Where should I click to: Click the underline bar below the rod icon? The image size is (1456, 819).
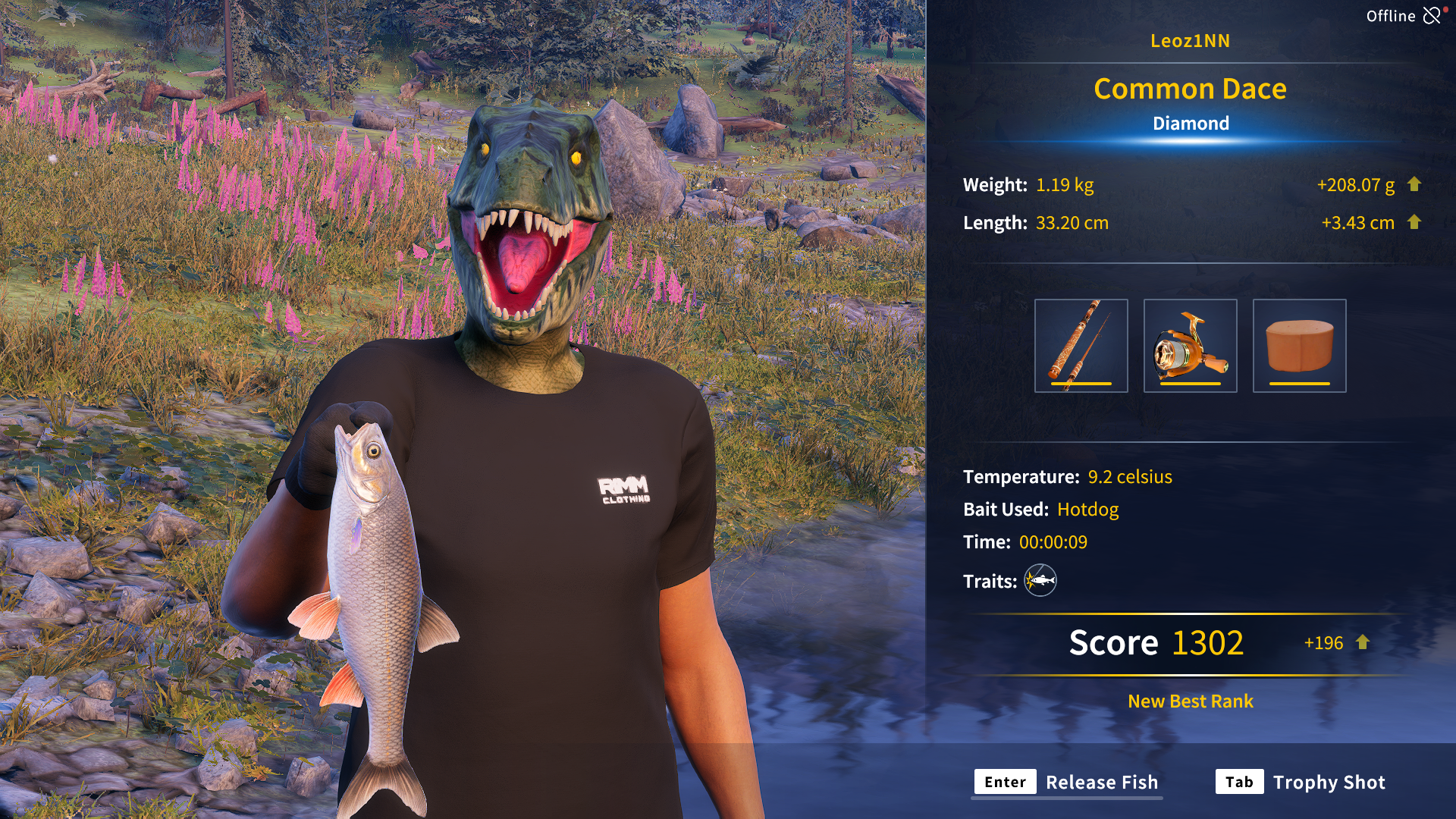(x=1081, y=384)
